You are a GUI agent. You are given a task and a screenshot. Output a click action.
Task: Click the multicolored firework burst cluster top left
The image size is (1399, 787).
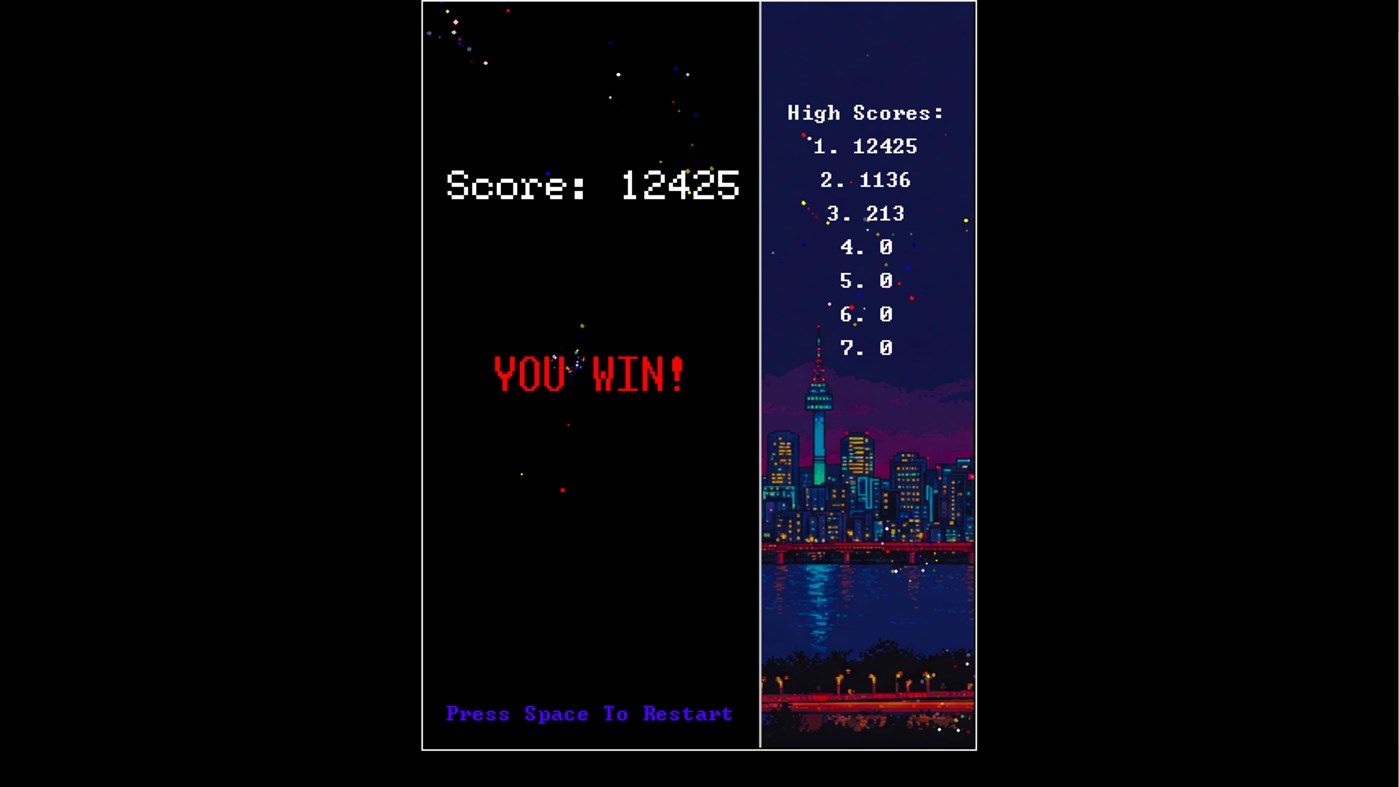pos(455,35)
